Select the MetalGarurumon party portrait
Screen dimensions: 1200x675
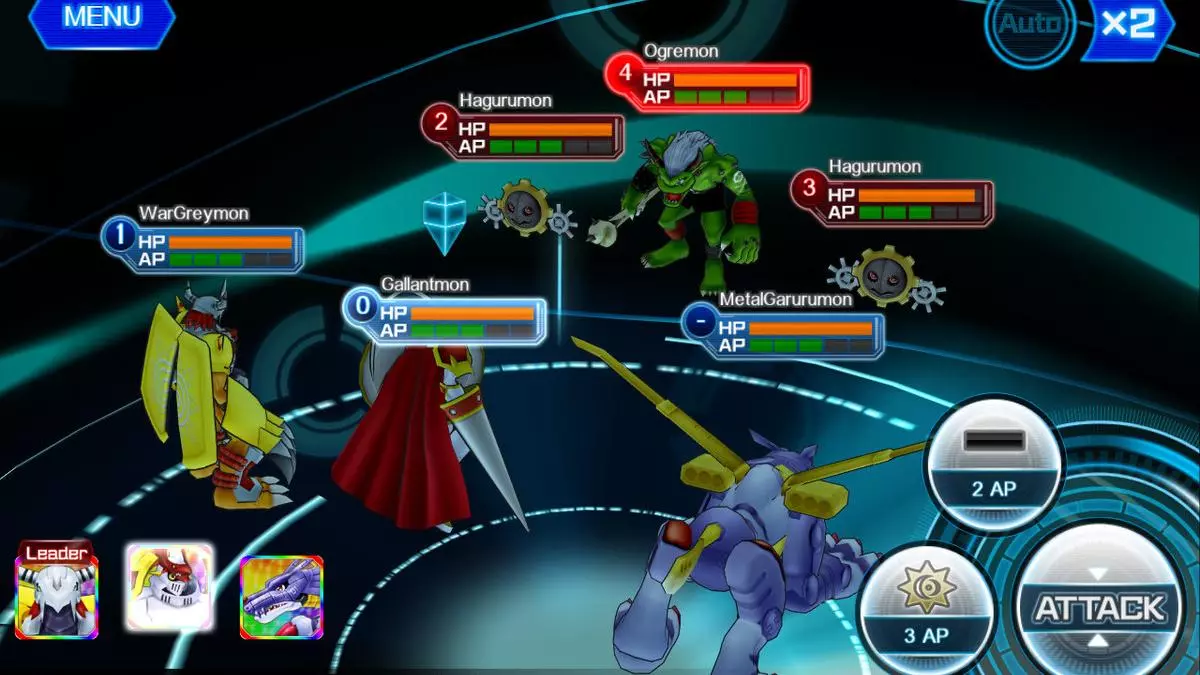click(281, 597)
